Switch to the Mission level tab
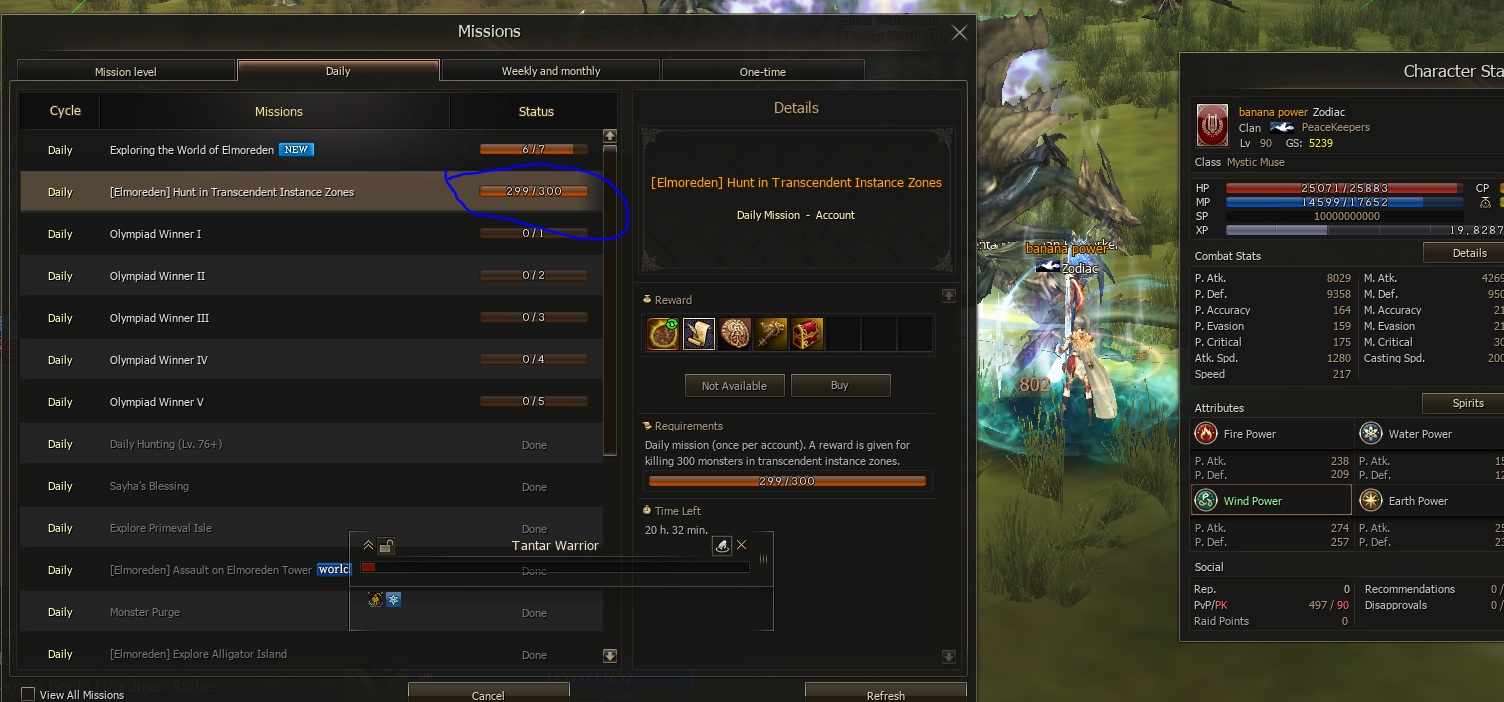Viewport: 1504px width, 702px height. click(x=126, y=71)
